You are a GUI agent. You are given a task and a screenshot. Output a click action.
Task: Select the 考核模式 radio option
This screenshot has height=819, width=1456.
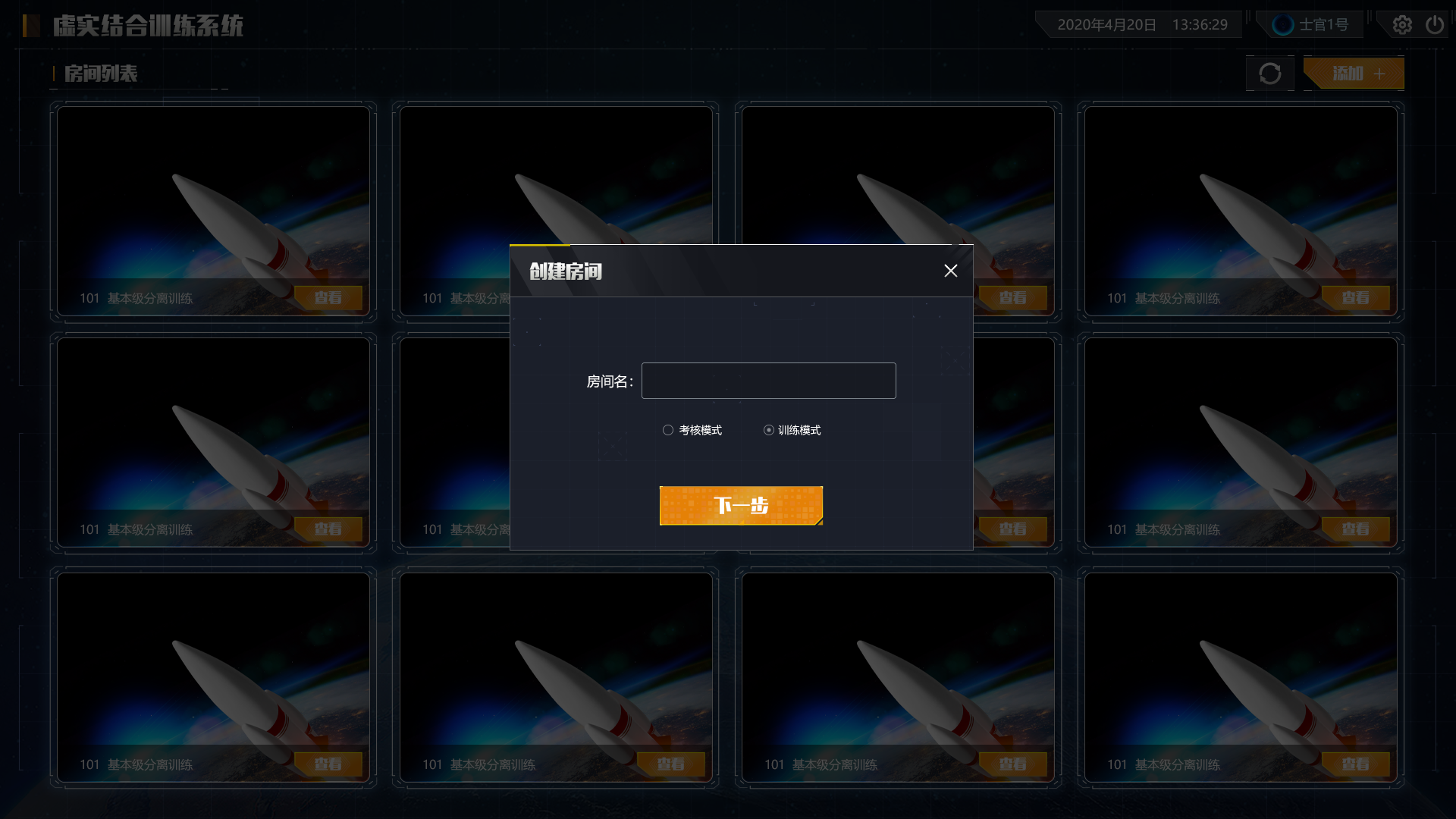[668, 430]
